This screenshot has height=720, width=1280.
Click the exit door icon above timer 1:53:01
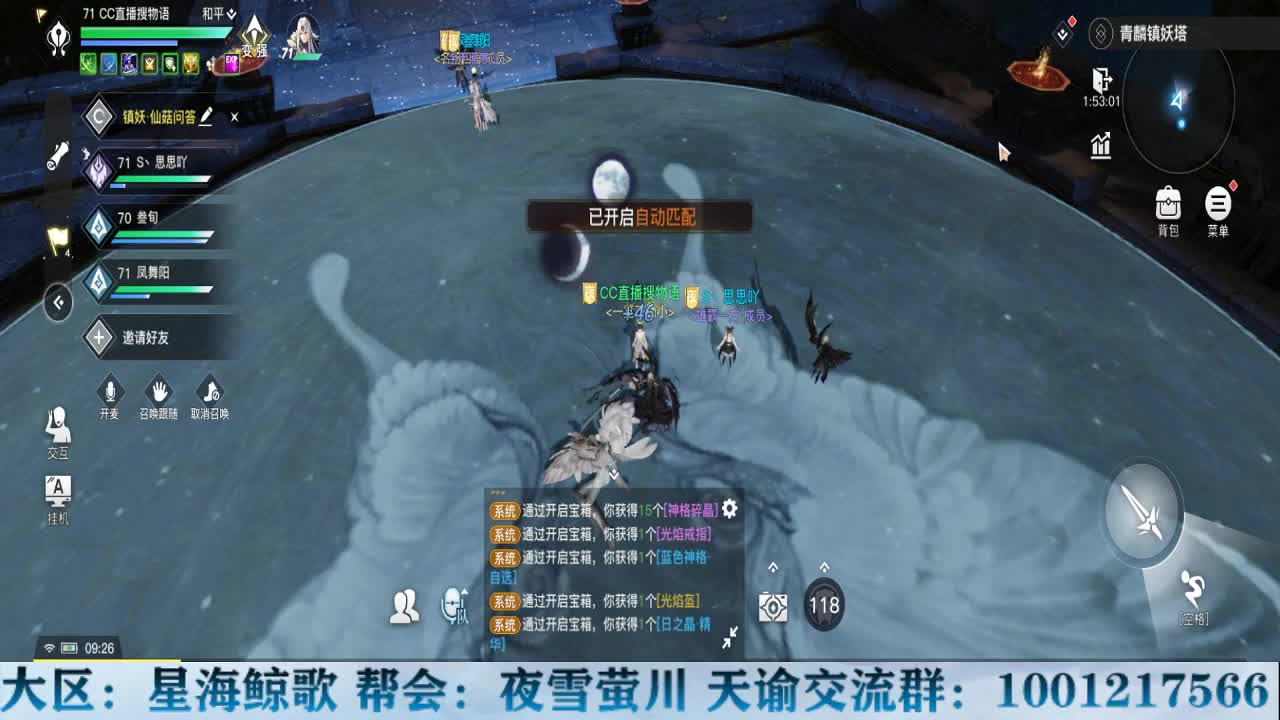pos(1103,77)
